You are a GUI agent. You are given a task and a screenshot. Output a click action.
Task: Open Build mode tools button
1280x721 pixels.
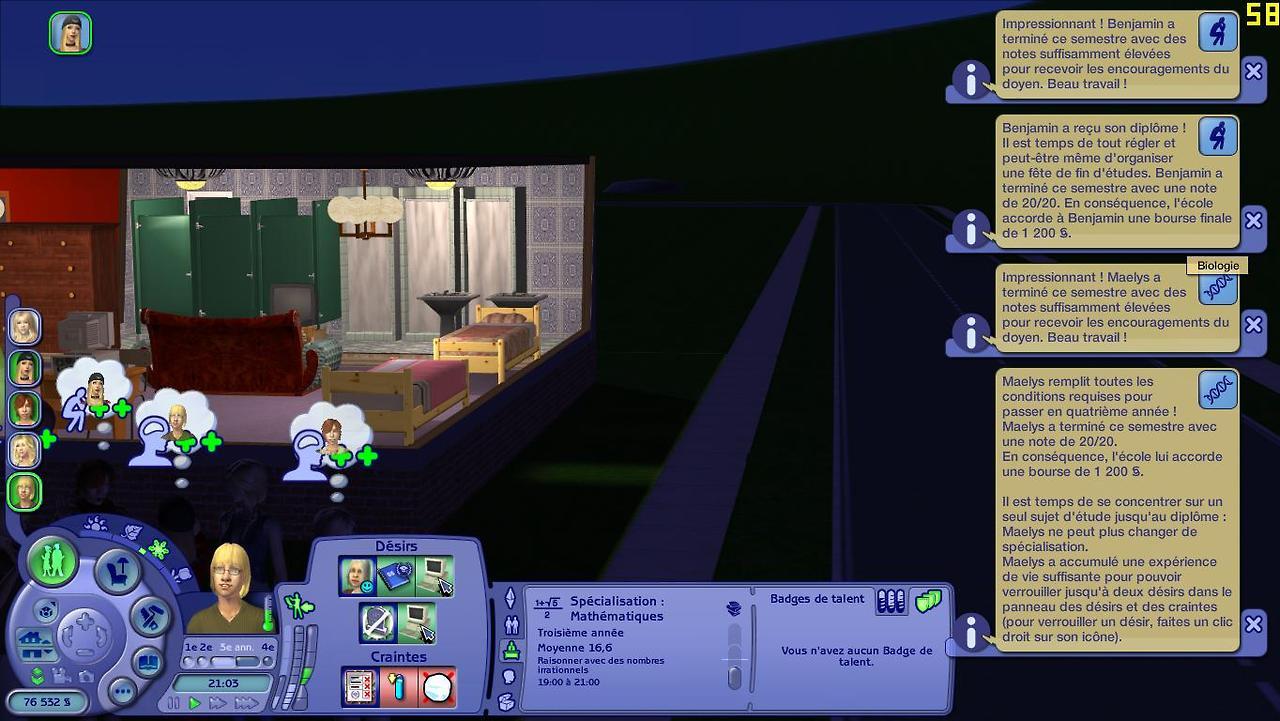[x=151, y=613]
